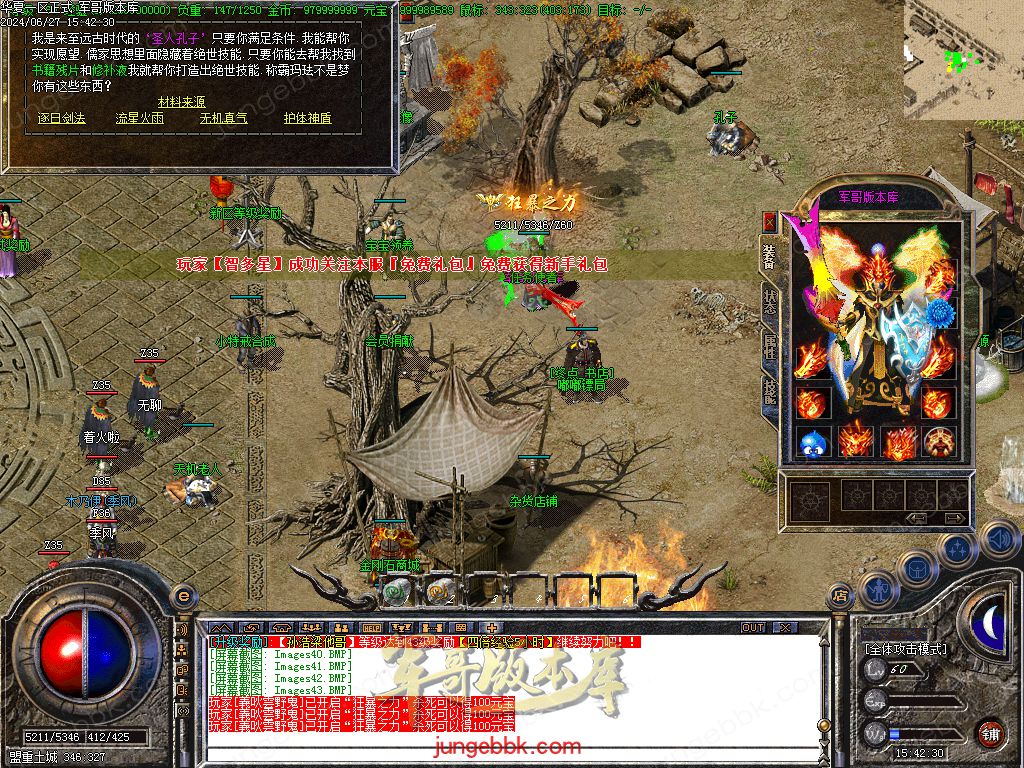Open the round 店 shop button
Screen dimensions: 1024x768
pyautogui.click(x=840, y=598)
